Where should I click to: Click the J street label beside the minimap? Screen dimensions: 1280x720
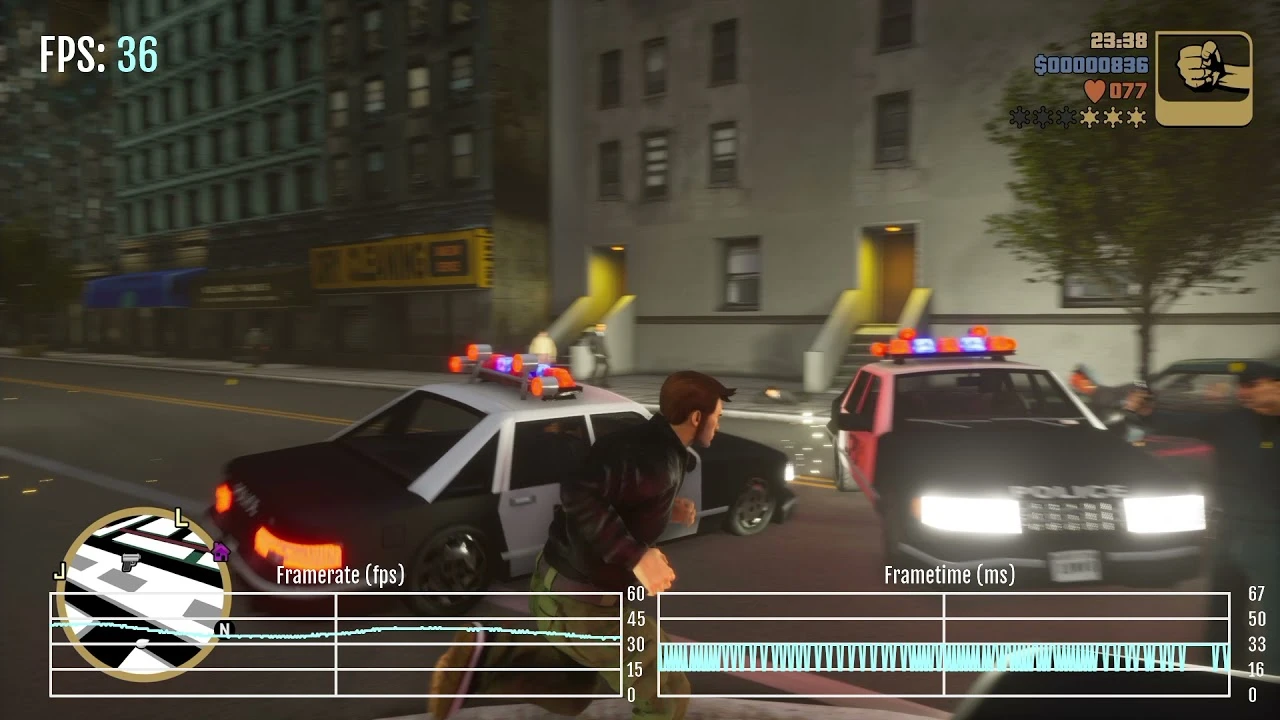click(x=60, y=571)
